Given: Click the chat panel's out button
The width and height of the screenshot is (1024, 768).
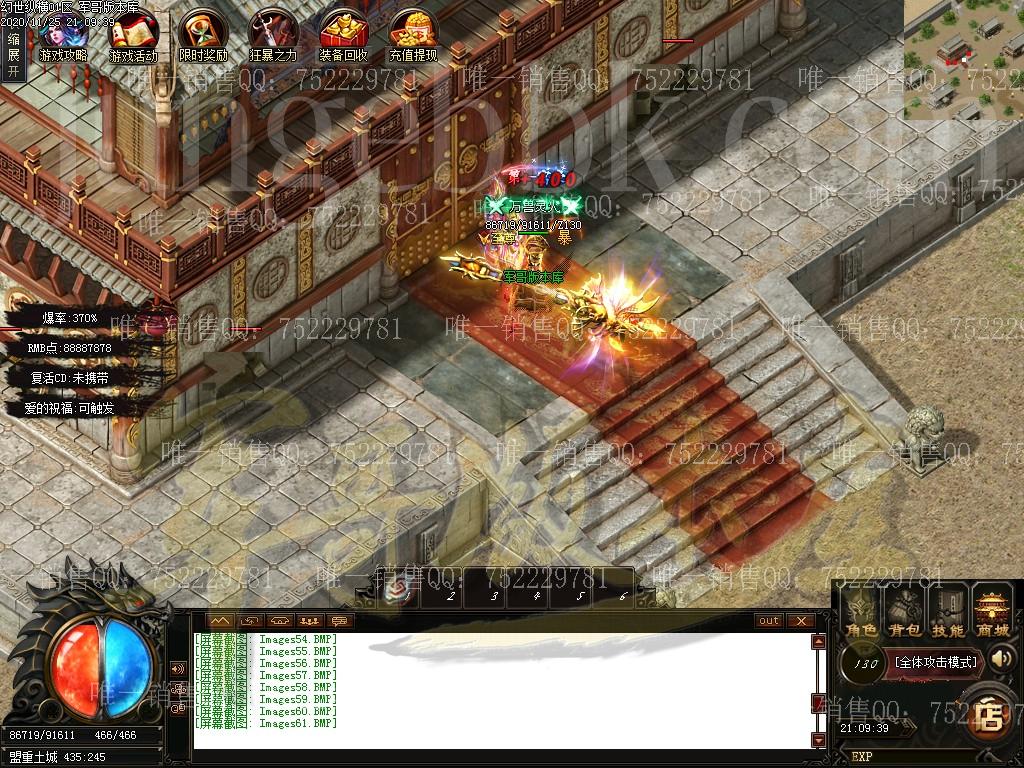Looking at the screenshot, I should click(x=768, y=621).
